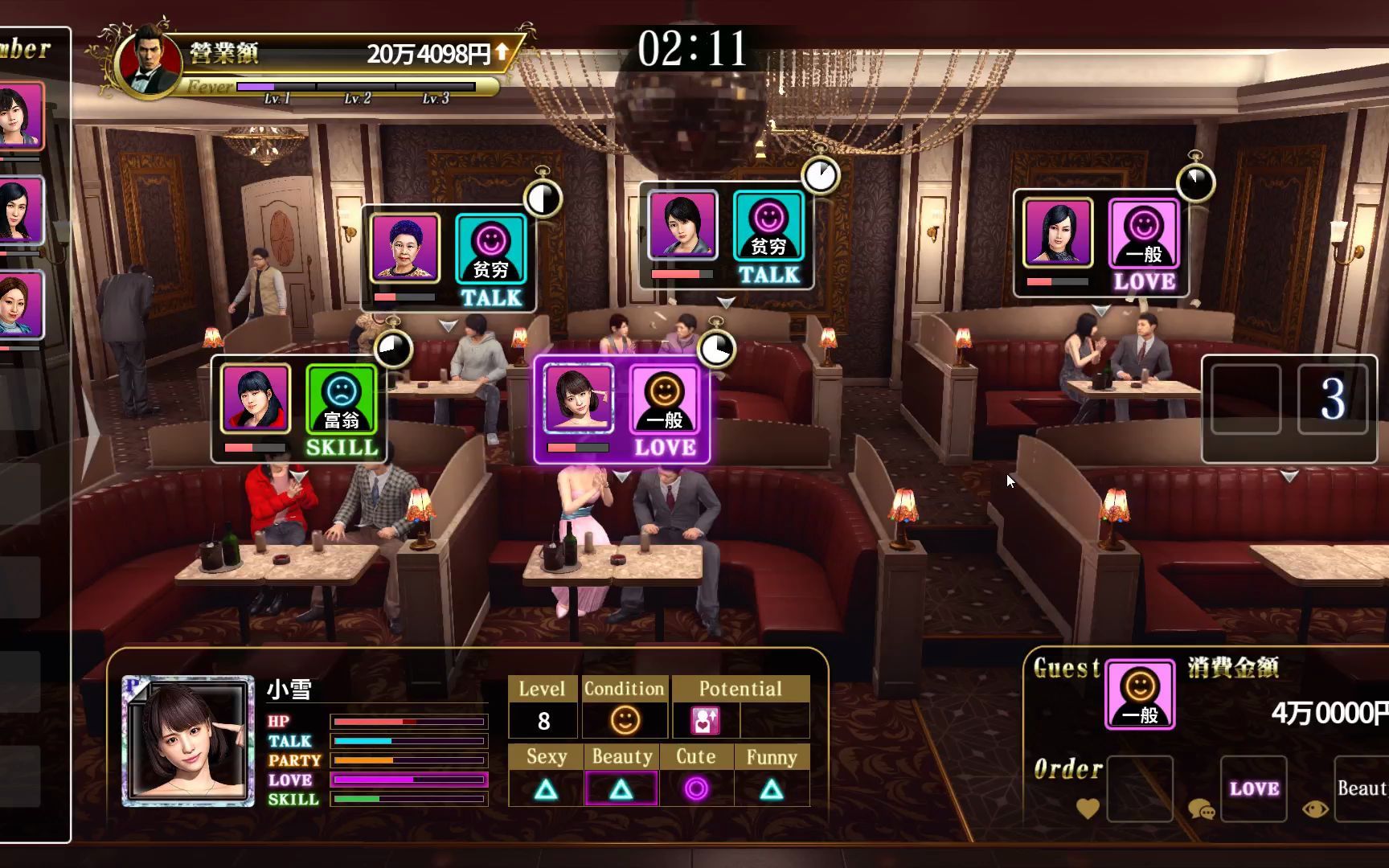Image resolution: width=1389 pixels, height=868 pixels.
Task: Pick the brown-haired hostess in the member list
Action: point(20,305)
